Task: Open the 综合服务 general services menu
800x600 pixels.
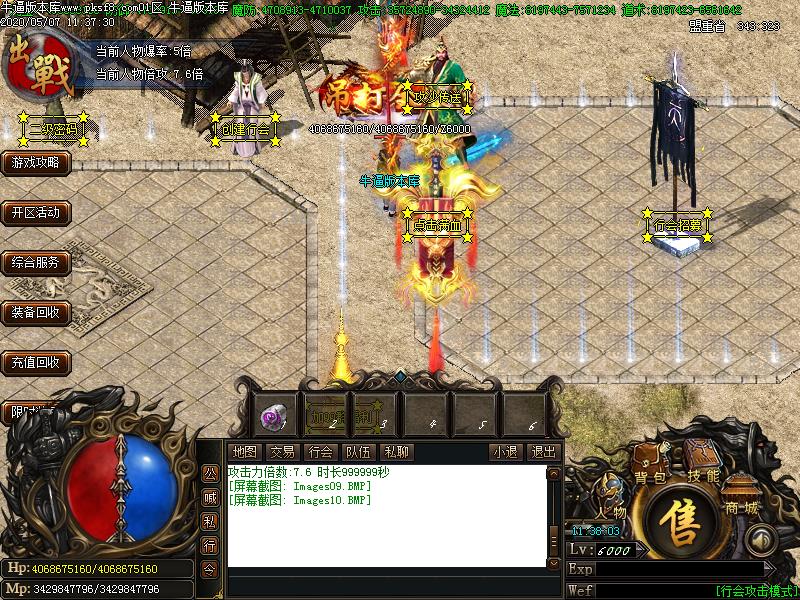Action: click(36, 263)
